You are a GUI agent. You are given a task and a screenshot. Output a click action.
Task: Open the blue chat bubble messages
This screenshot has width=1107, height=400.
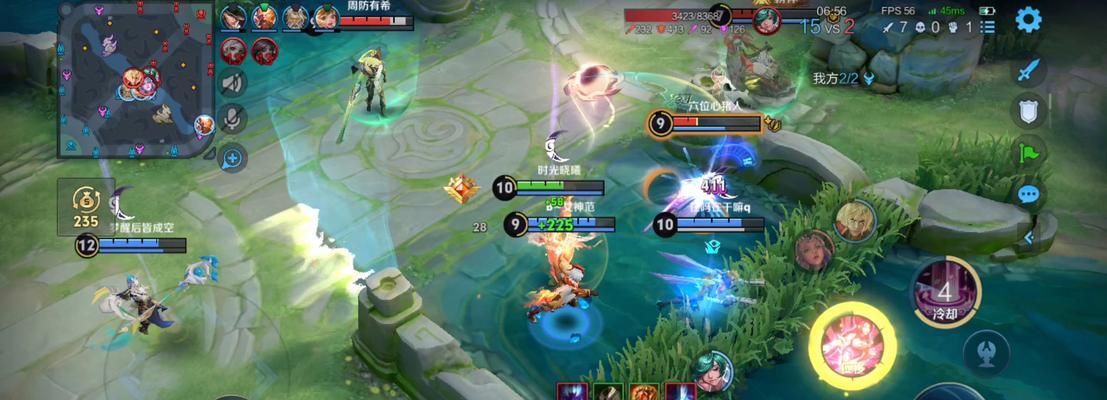coord(1028,193)
